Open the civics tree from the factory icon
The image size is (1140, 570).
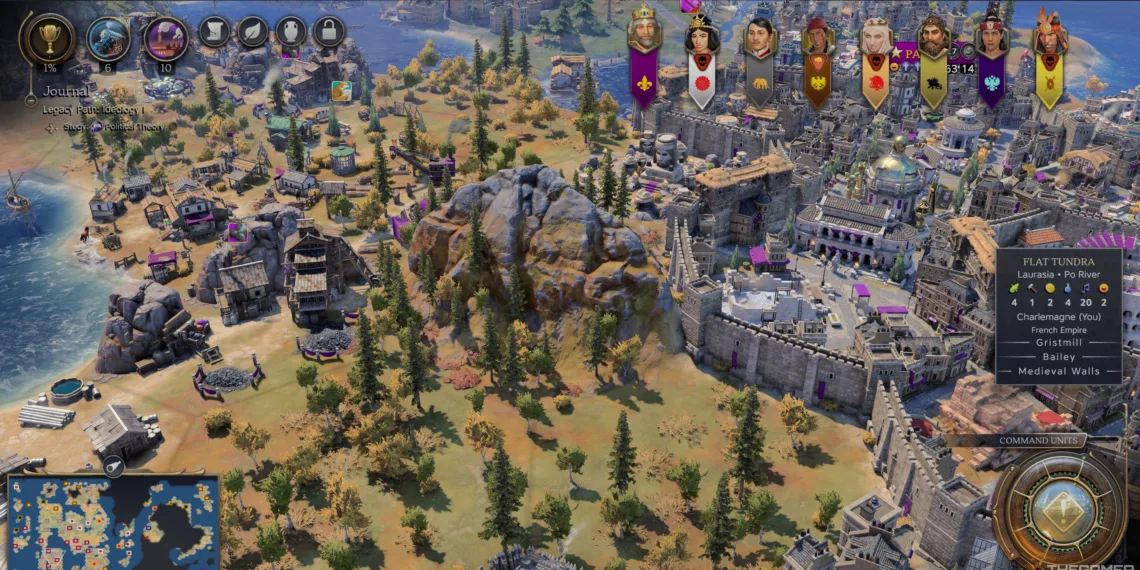click(x=165, y=39)
